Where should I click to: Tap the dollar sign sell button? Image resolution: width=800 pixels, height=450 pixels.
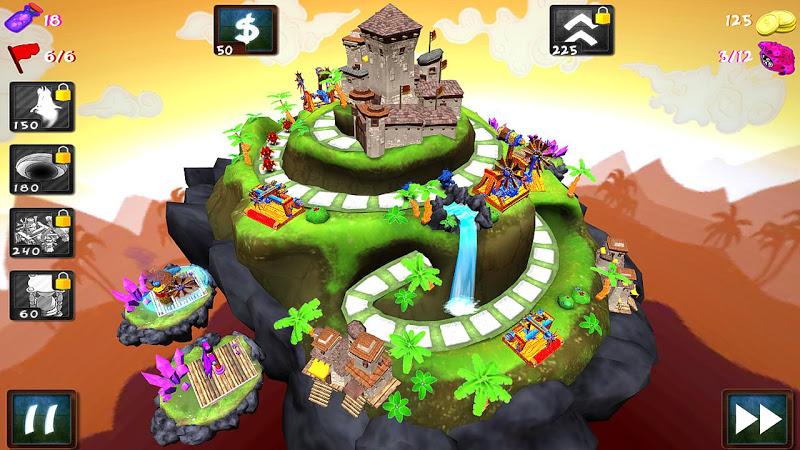tap(244, 30)
